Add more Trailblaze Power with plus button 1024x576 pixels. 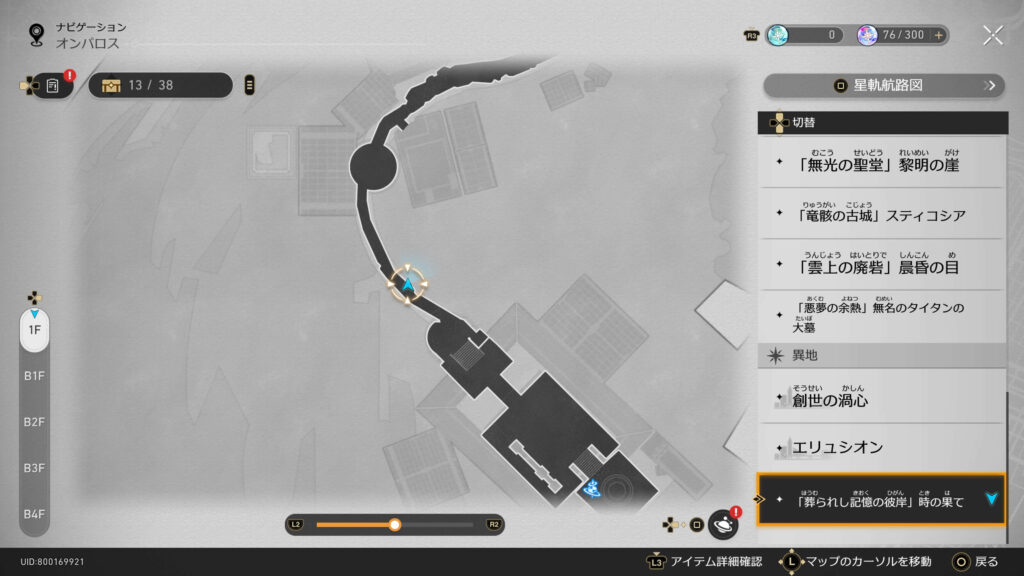point(939,35)
